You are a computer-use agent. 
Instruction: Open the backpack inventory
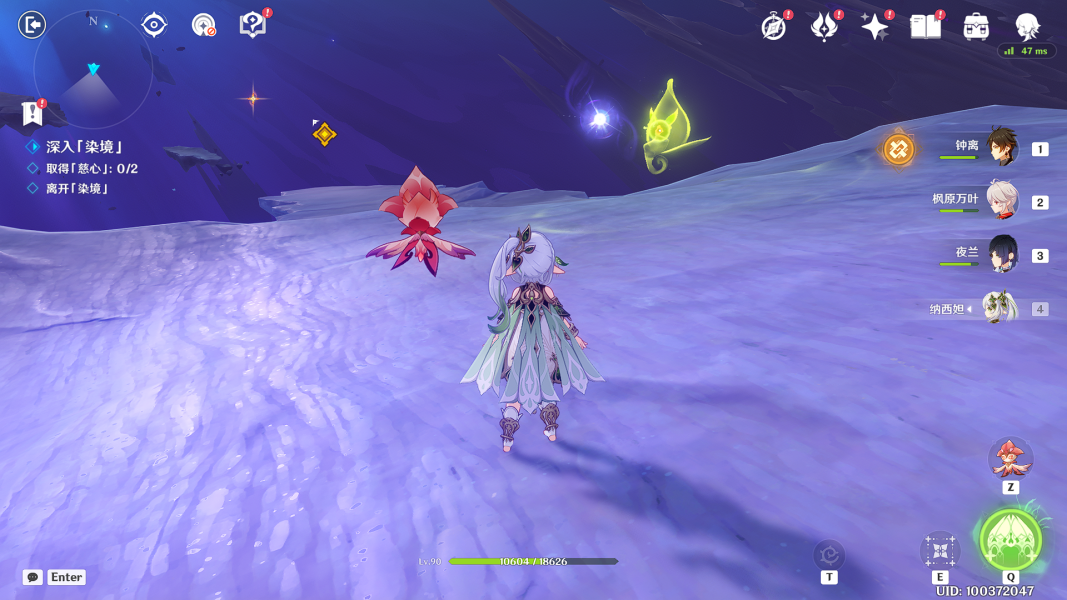[976, 27]
